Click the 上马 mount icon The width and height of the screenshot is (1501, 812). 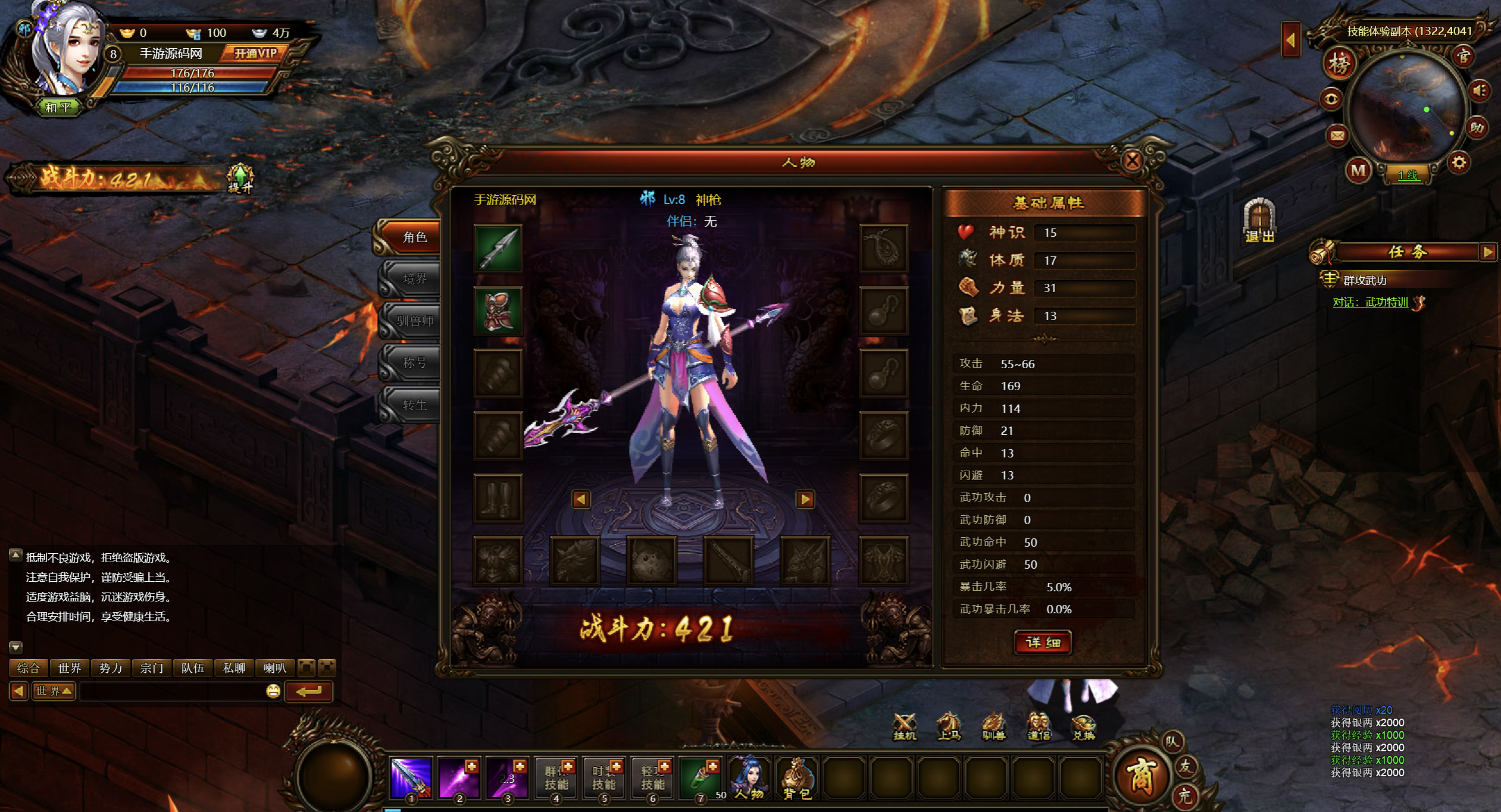(949, 726)
